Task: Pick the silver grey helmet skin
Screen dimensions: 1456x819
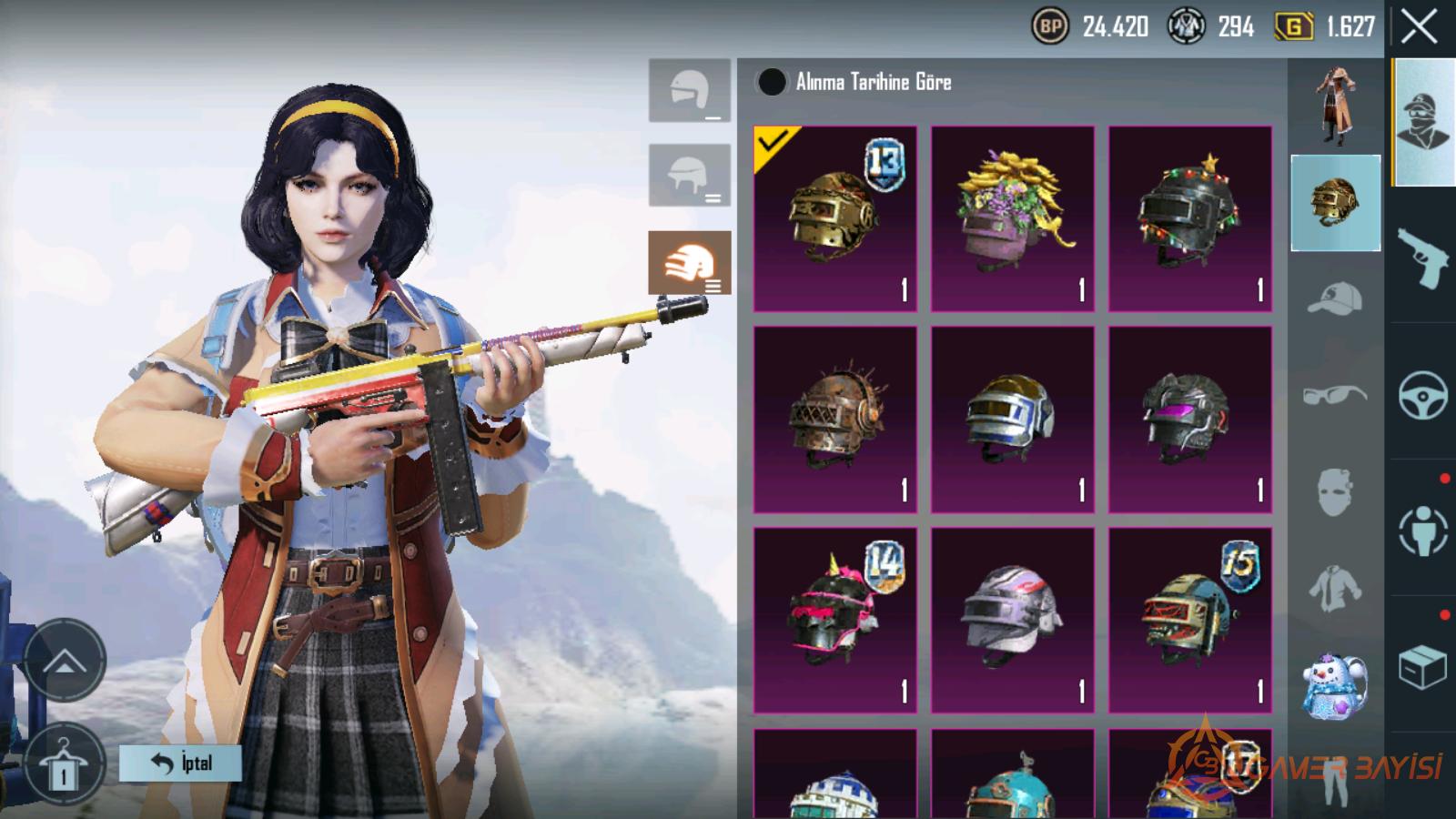Action: tap(1012, 620)
